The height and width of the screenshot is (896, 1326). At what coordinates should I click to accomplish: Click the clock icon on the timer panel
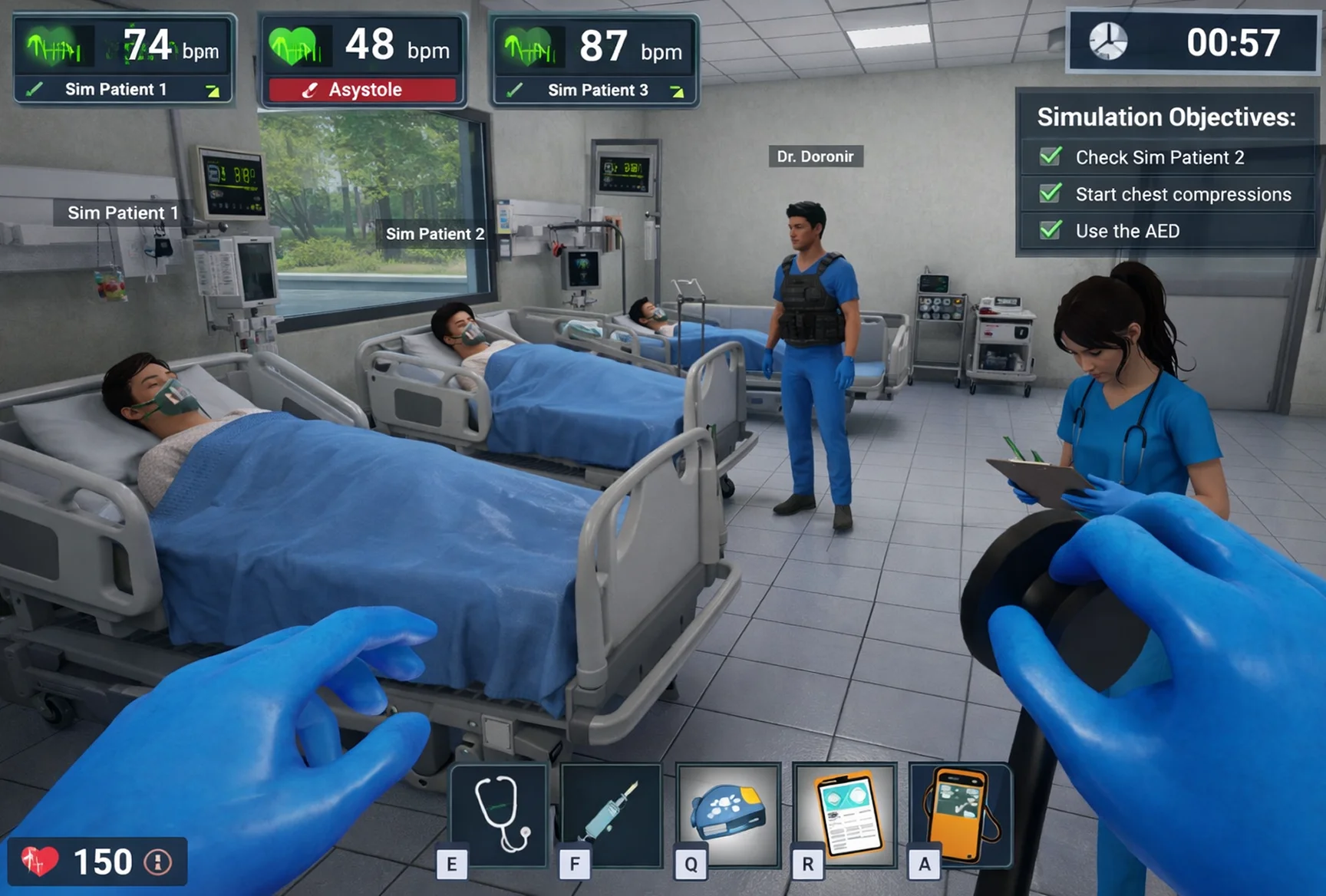pyautogui.click(x=1108, y=40)
